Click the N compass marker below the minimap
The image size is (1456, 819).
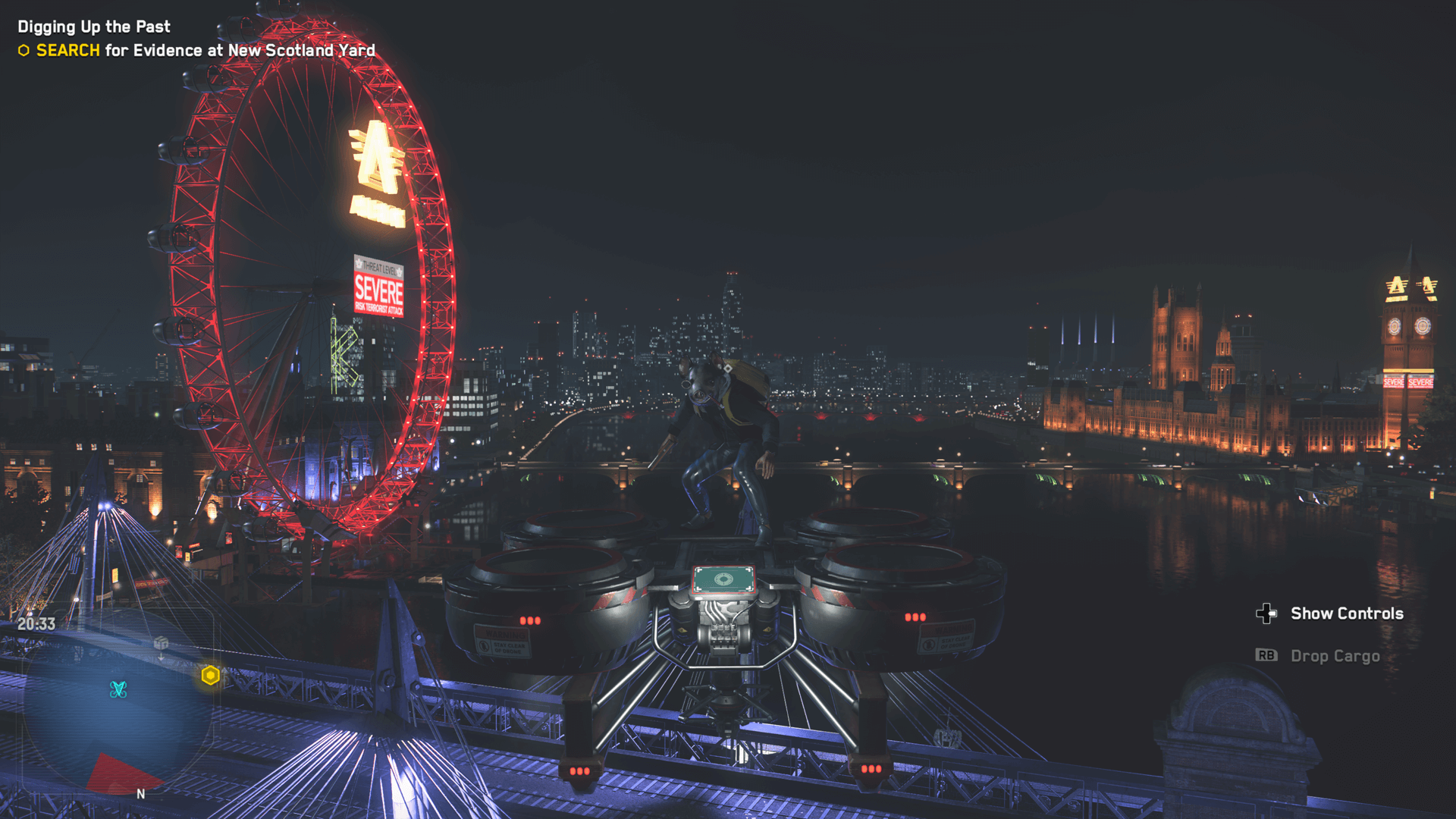tap(140, 793)
